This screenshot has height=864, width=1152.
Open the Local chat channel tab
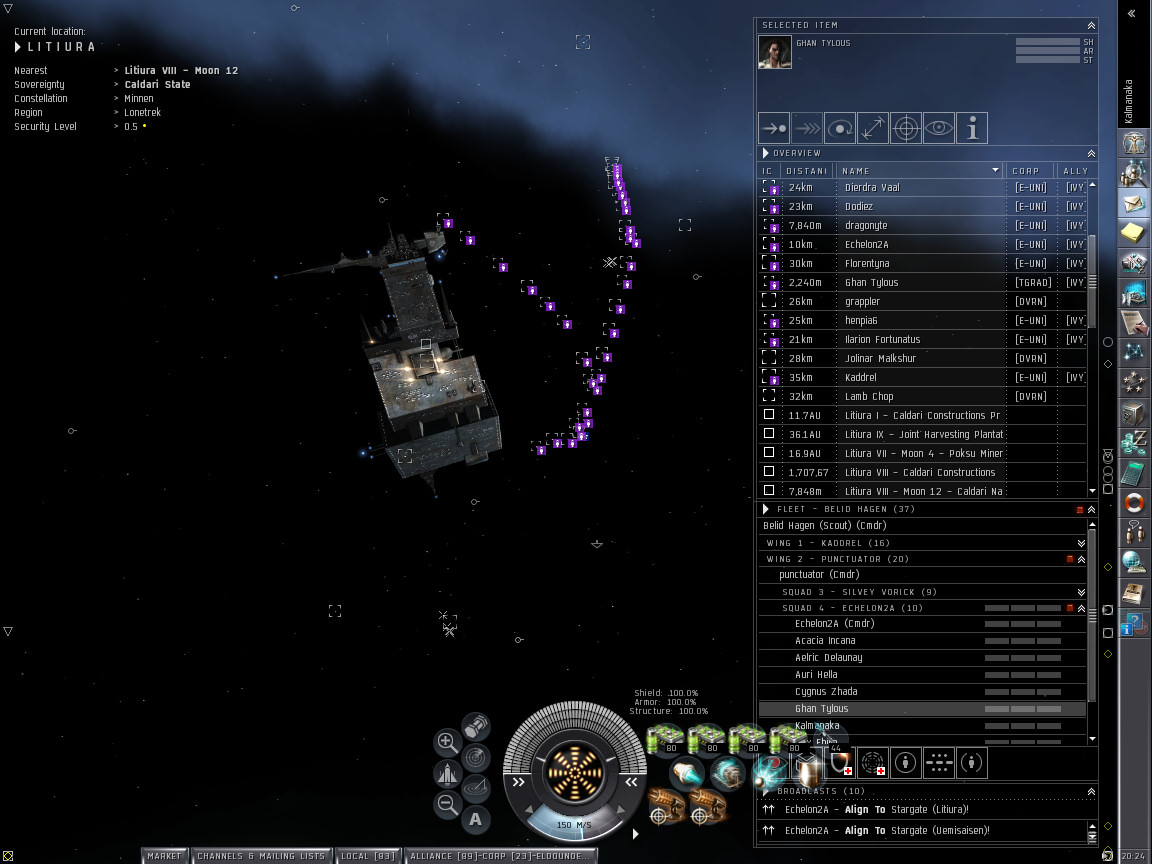(368, 856)
